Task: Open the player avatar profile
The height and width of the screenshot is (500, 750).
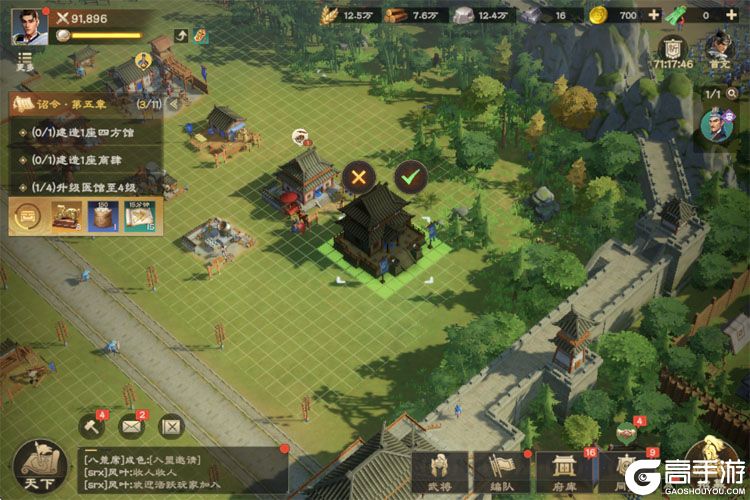Action: tap(29, 27)
